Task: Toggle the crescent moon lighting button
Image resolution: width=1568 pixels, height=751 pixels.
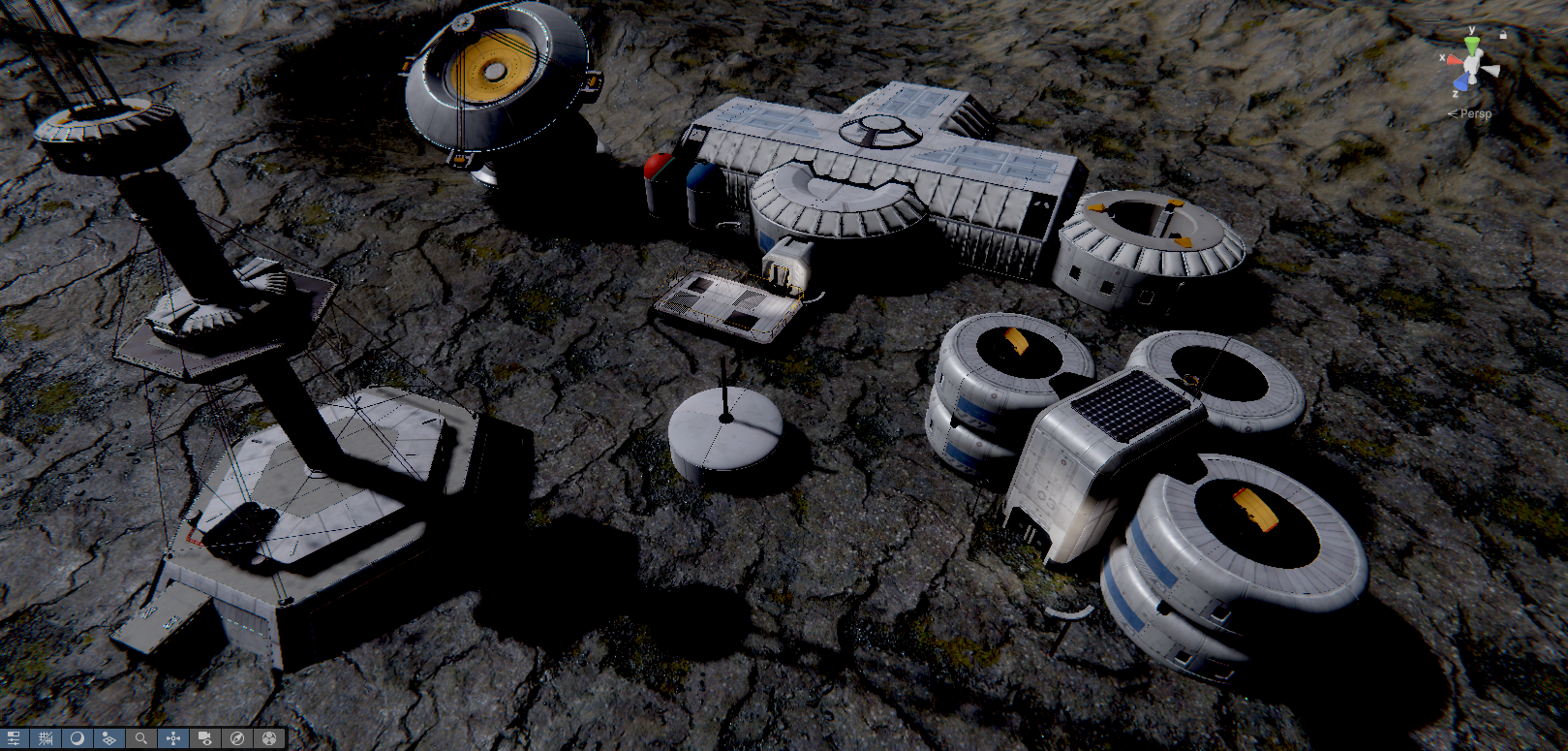Action: pos(77,738)
